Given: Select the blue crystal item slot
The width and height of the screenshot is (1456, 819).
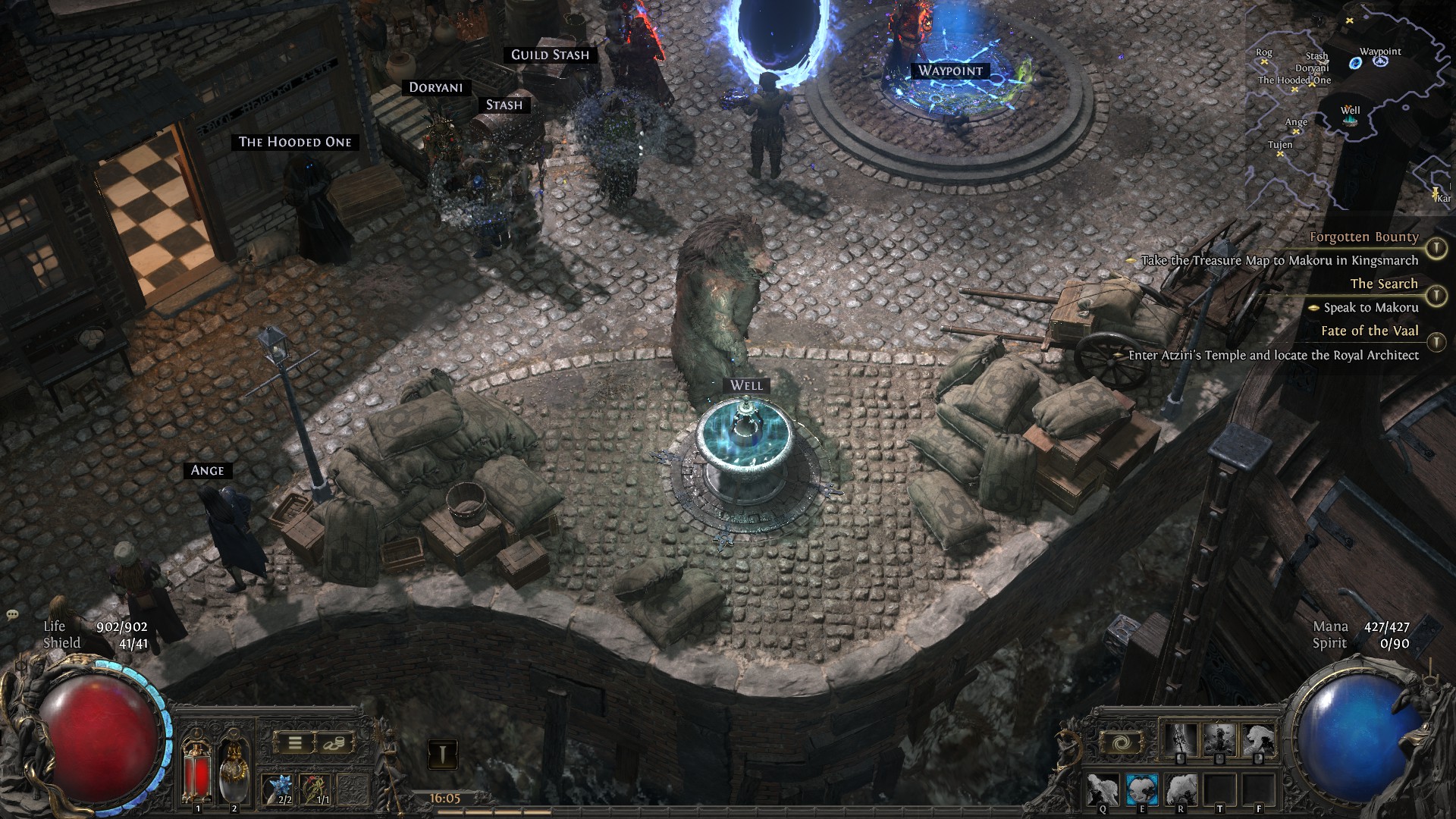Looking at the screenshot, I should 278,789.
